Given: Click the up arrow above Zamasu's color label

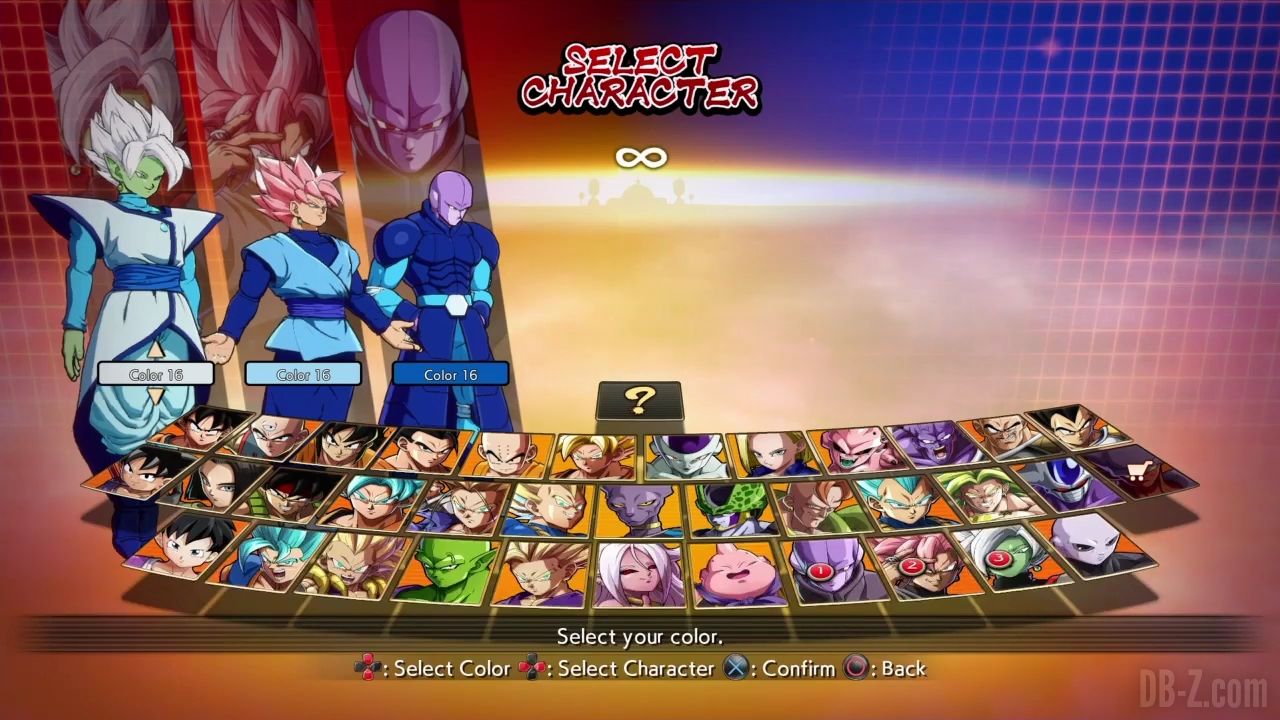Looking at the screenshot, I should (156, 351).
